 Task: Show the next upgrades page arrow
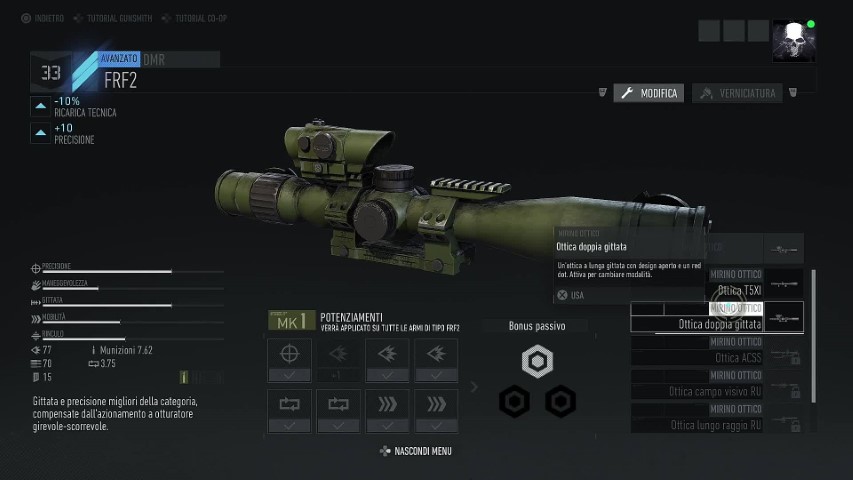coord(474,387)
